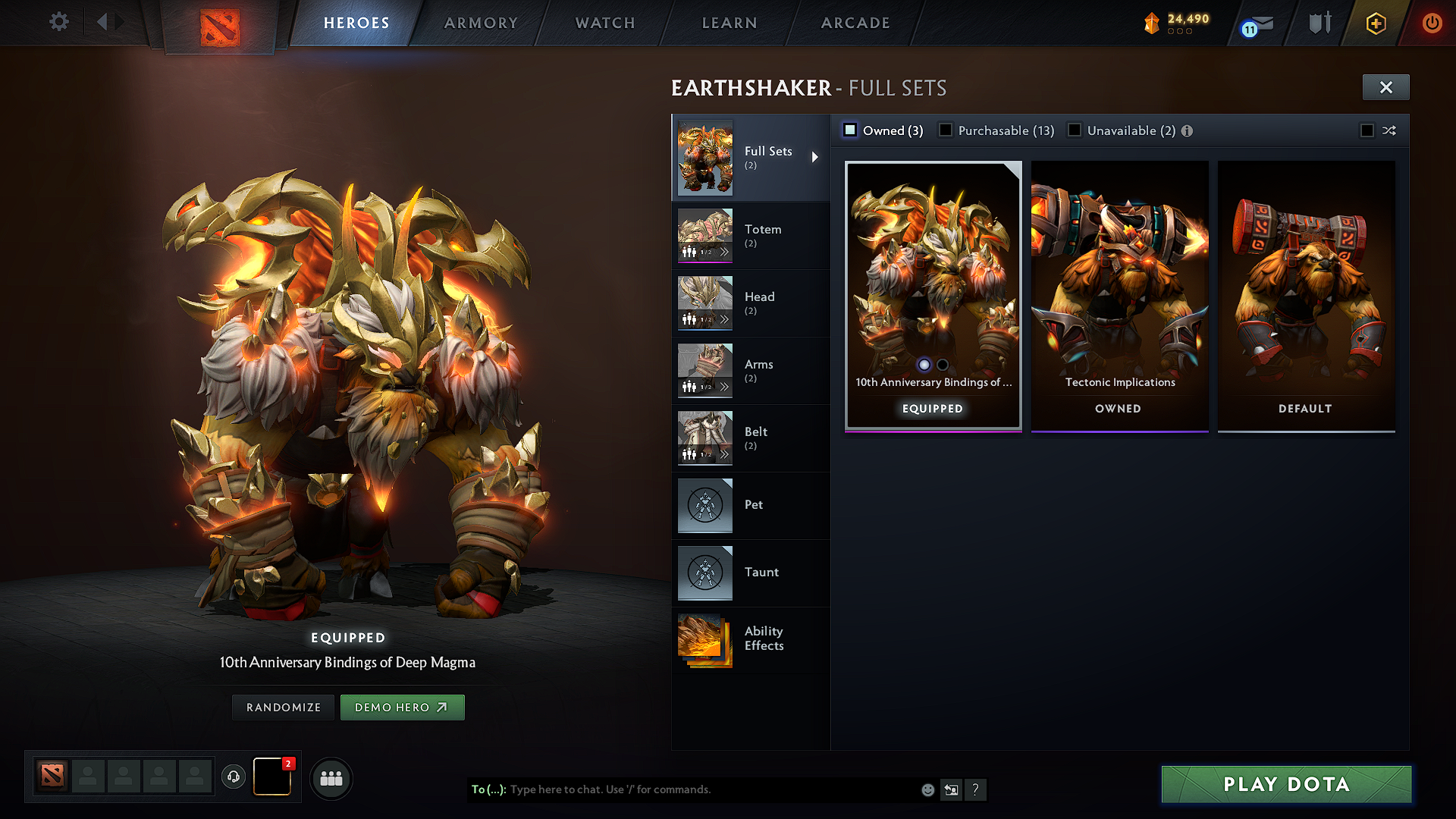This screenshot has width=1456, height=819.
Task: Expand the Belt item slot chevron
Action: (x=726, y=454)
